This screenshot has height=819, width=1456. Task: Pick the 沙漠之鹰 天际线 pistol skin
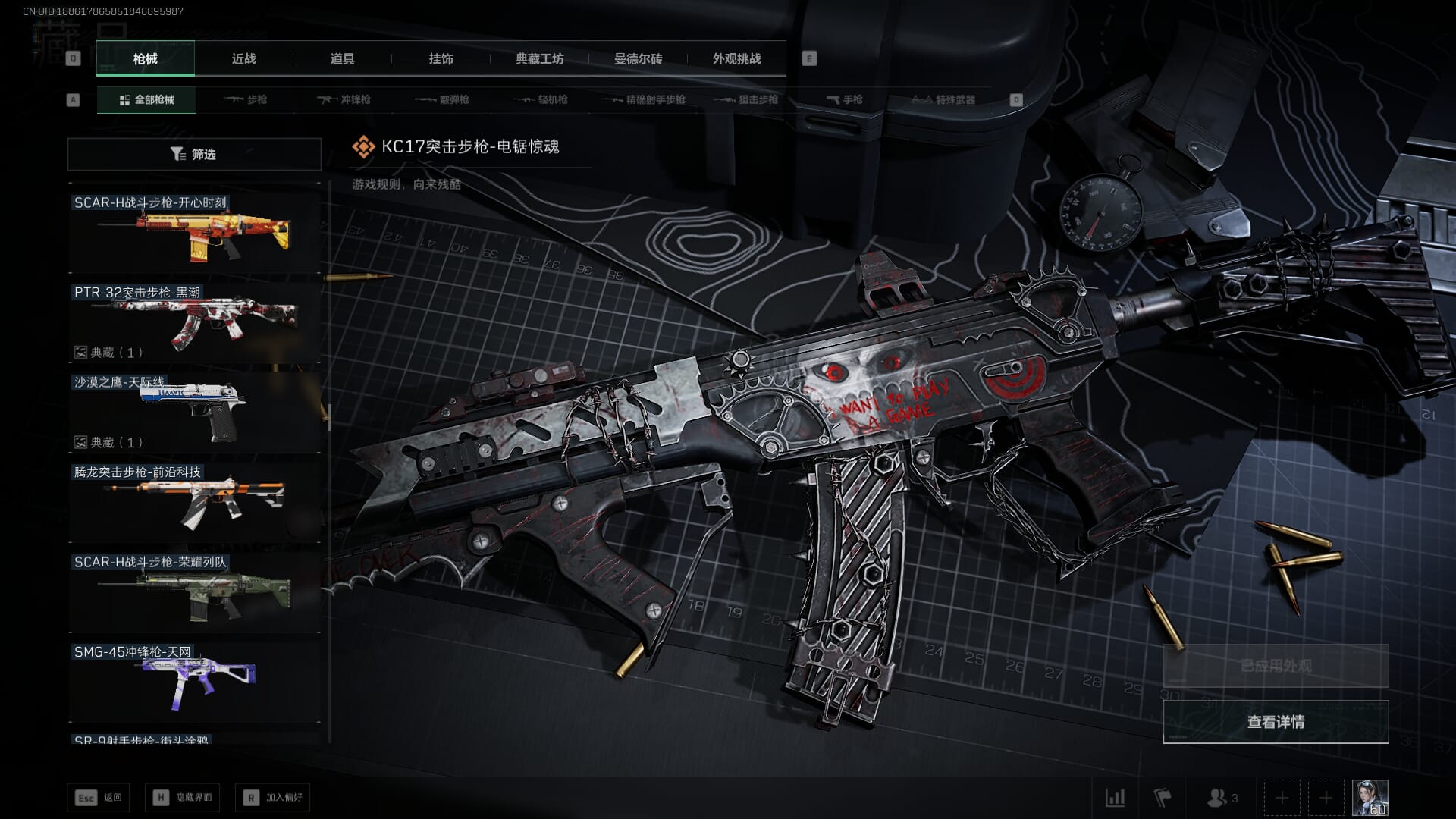tap(194, 412)
